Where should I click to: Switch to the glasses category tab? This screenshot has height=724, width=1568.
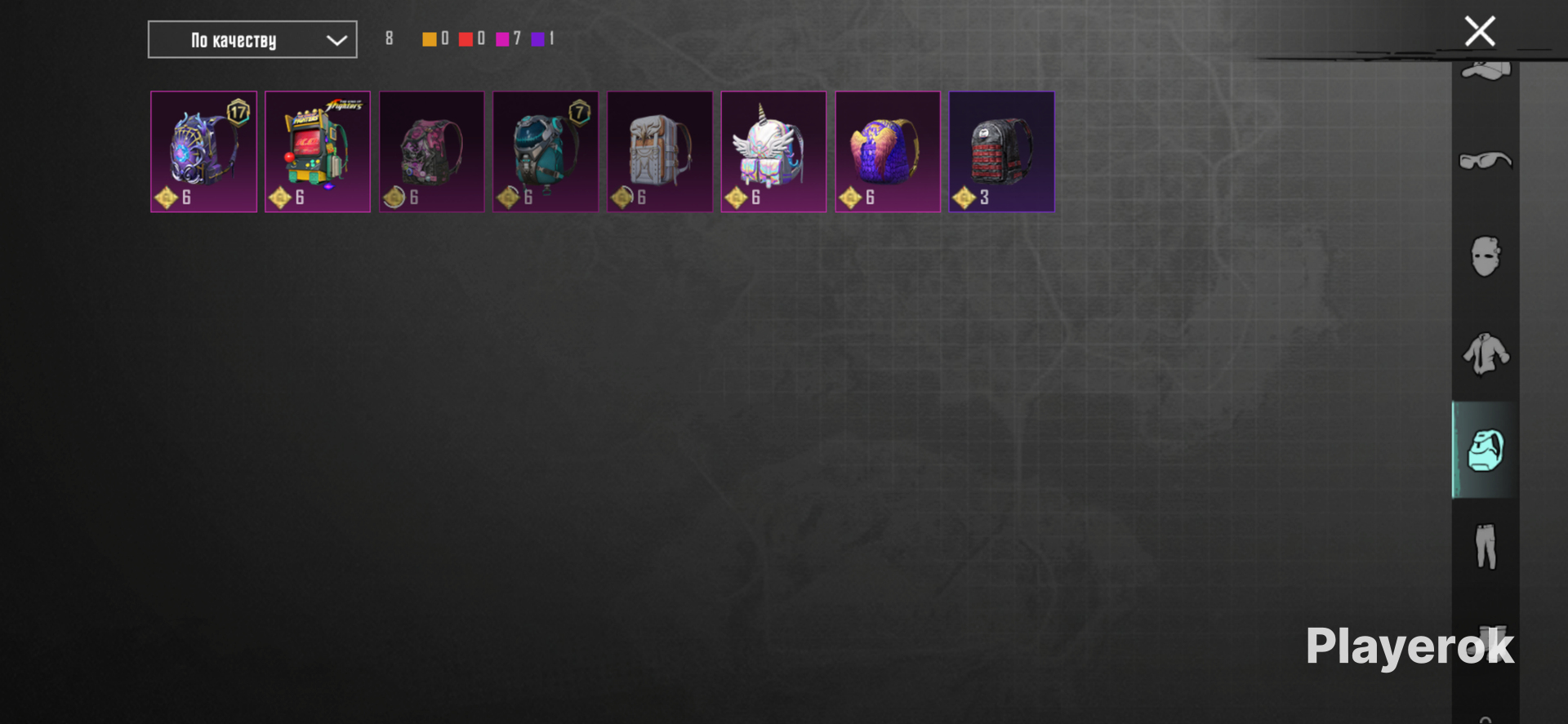(x=1486, y=160)
